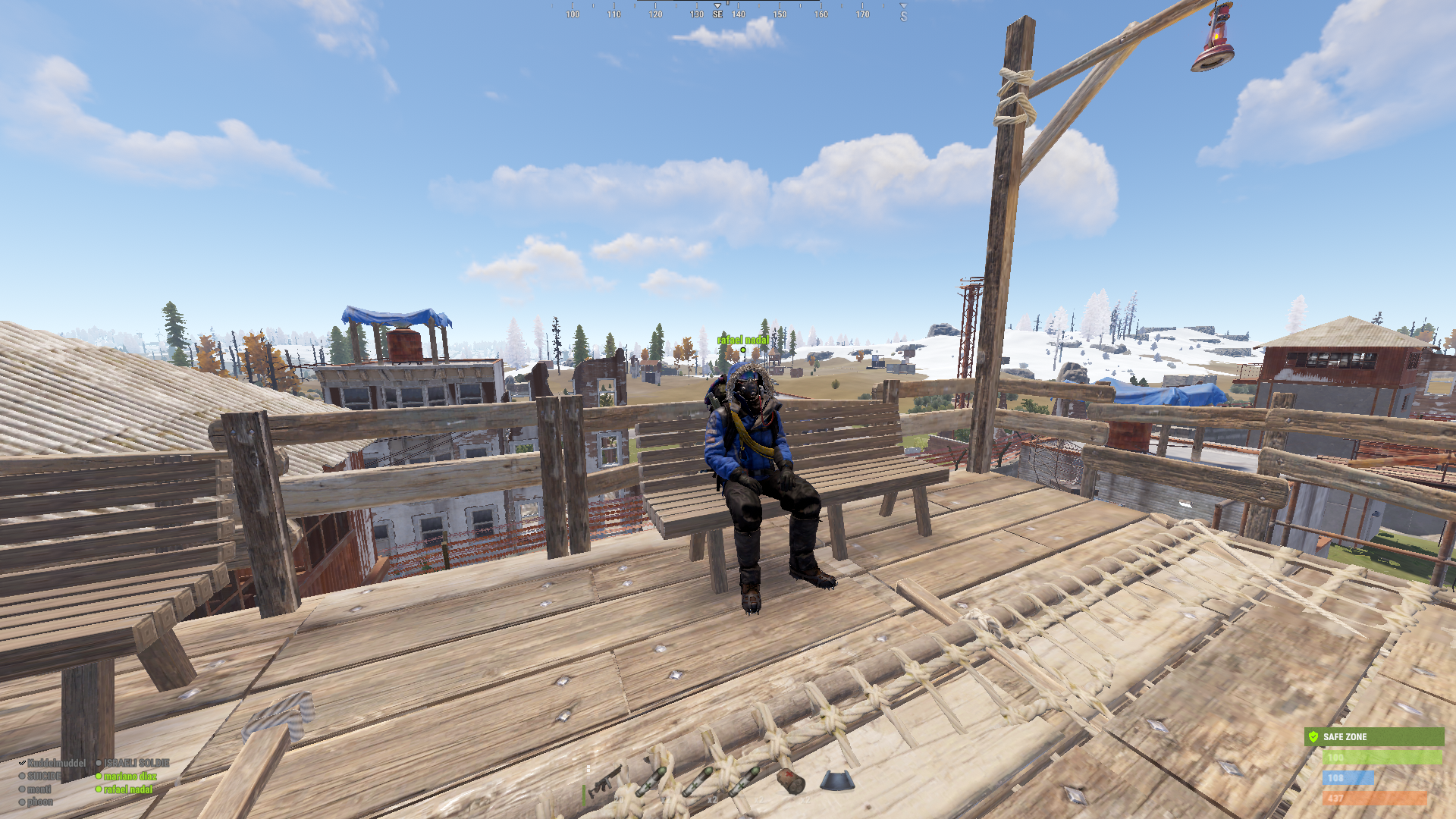This screenshot has width=1456, height=819.
Task: Click phoon in the team list
Action: click(x=40, y=802)
